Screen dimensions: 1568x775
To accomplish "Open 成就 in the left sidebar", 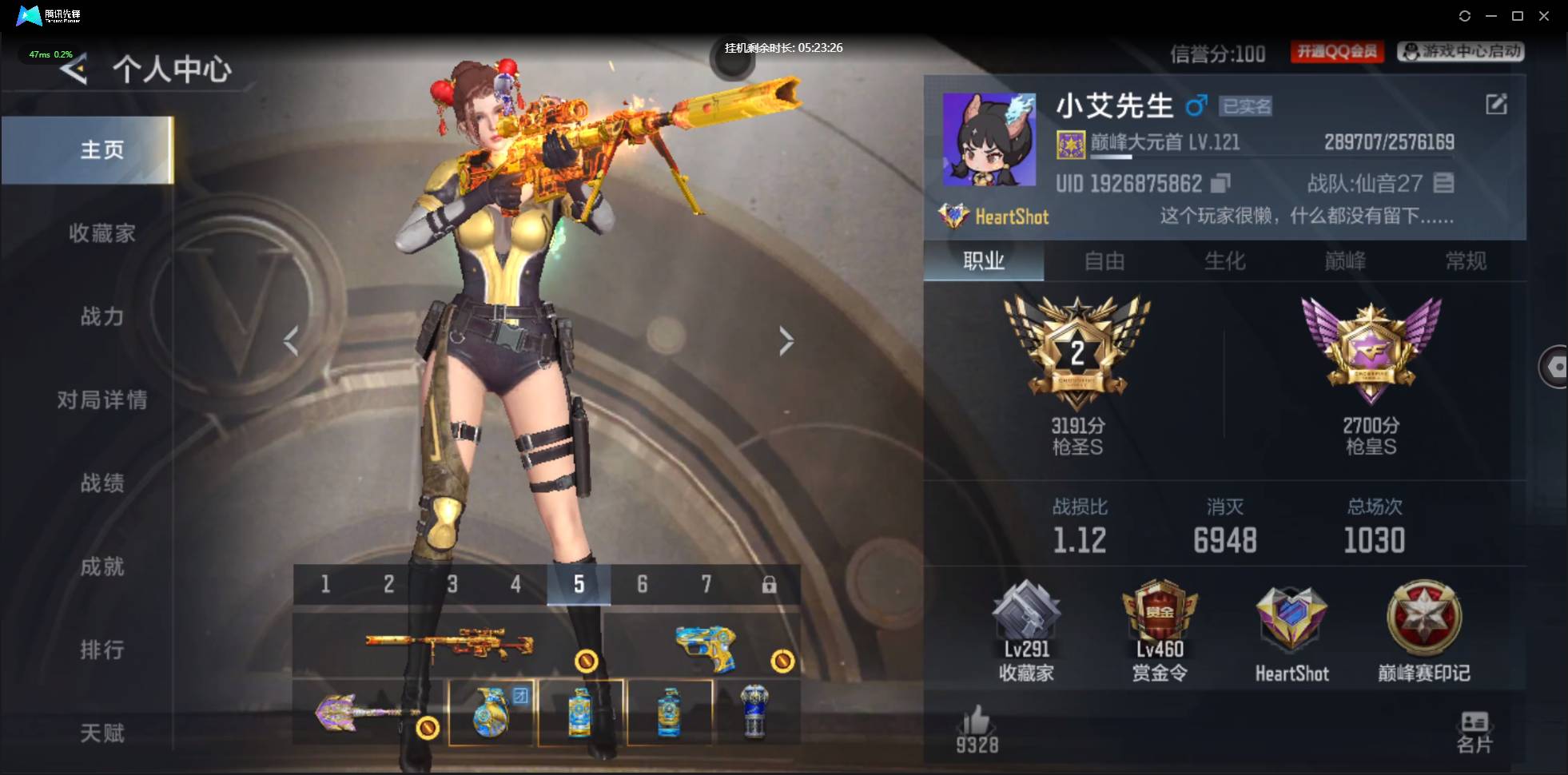I will coord(104,566).
